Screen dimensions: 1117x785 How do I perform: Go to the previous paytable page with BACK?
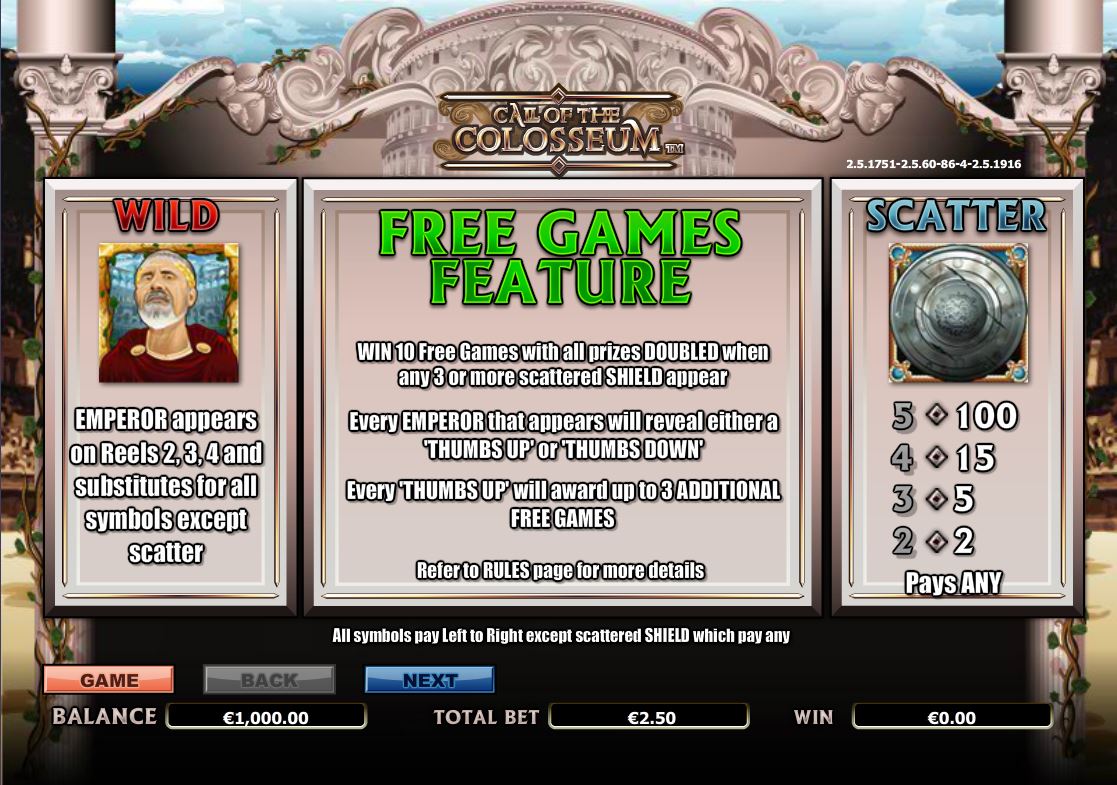click(269, 680)
